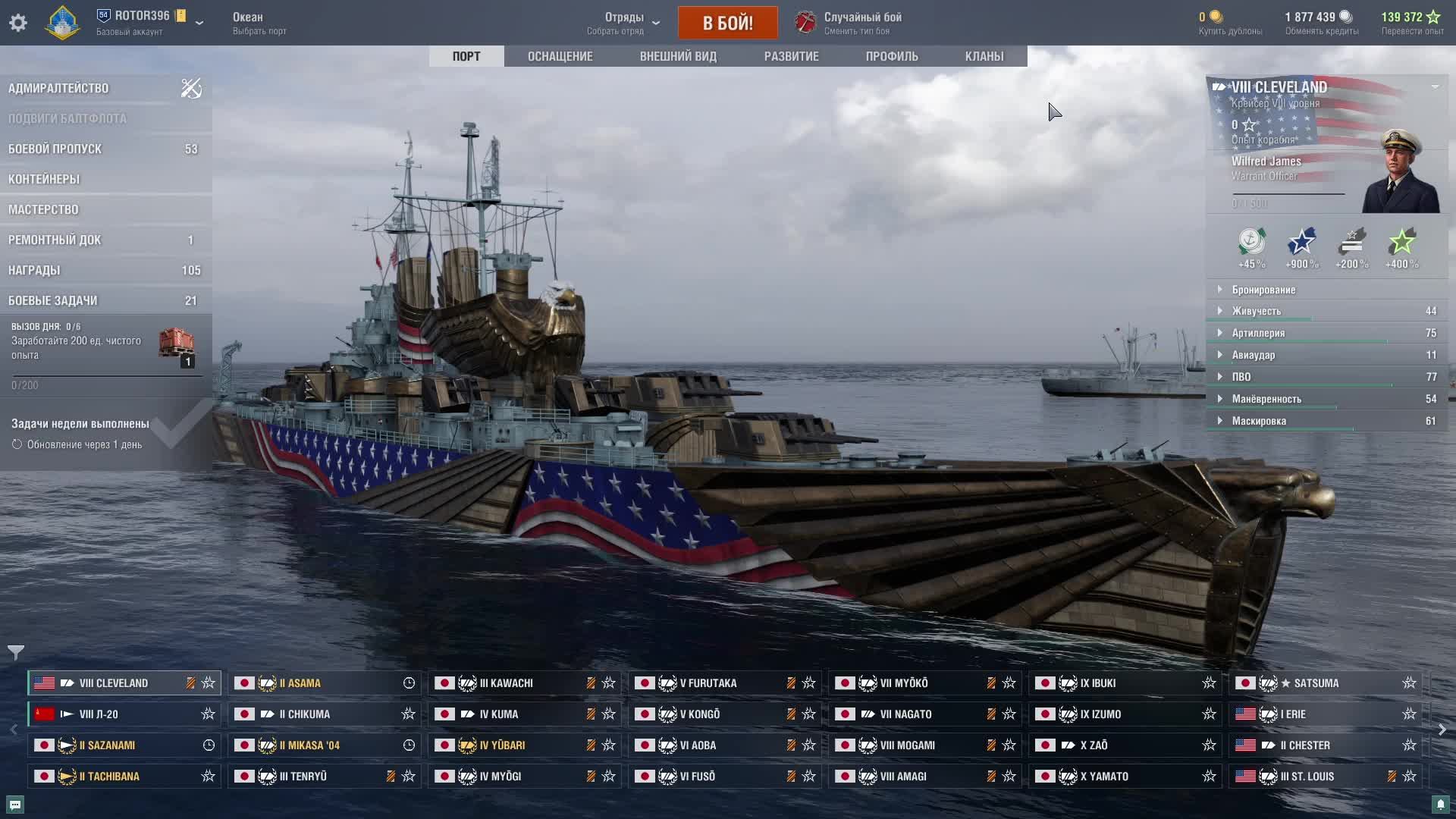Open the ВНЕШНИЙ ВИД tab
Screen dimensions: 1456x819
click(678, 56)
